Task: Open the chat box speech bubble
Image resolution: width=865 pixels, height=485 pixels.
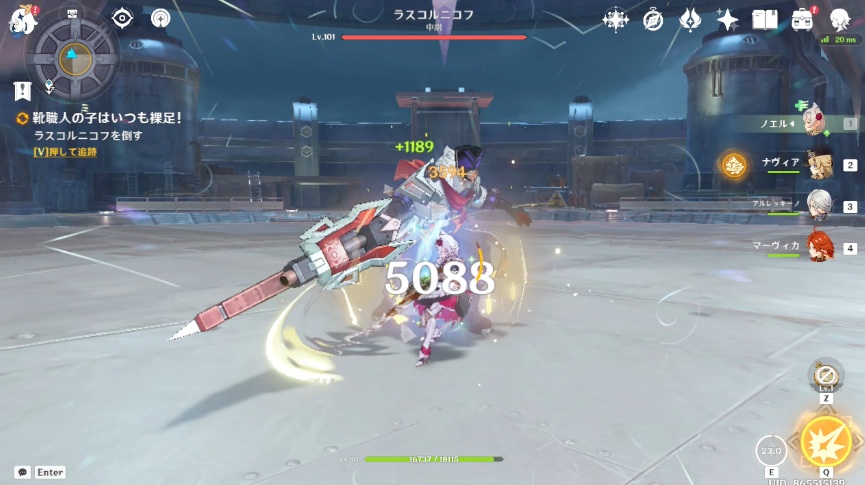Action: point(22,472)
